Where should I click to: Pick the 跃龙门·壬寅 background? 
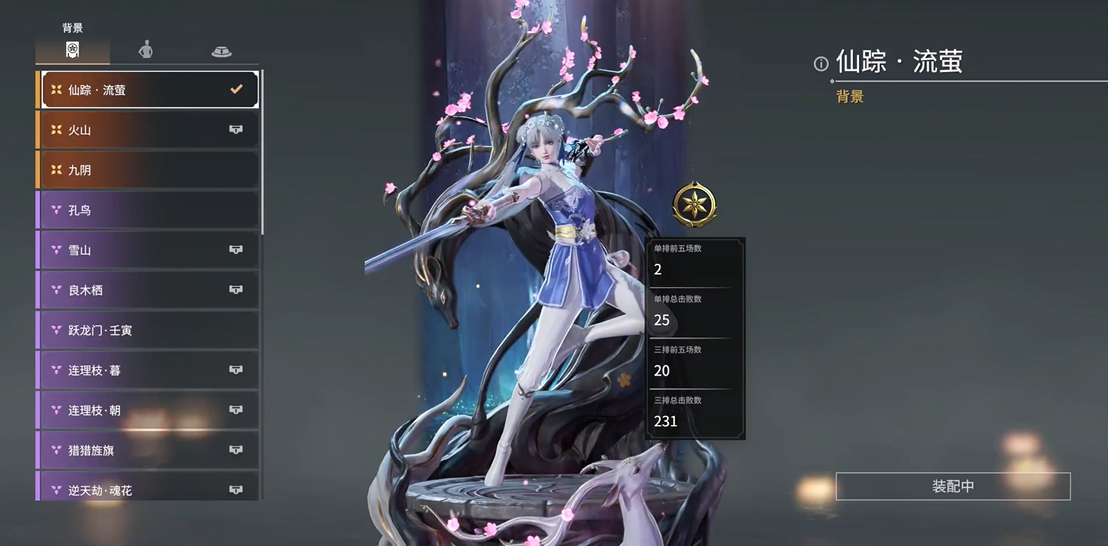click(x=148, y=330)
